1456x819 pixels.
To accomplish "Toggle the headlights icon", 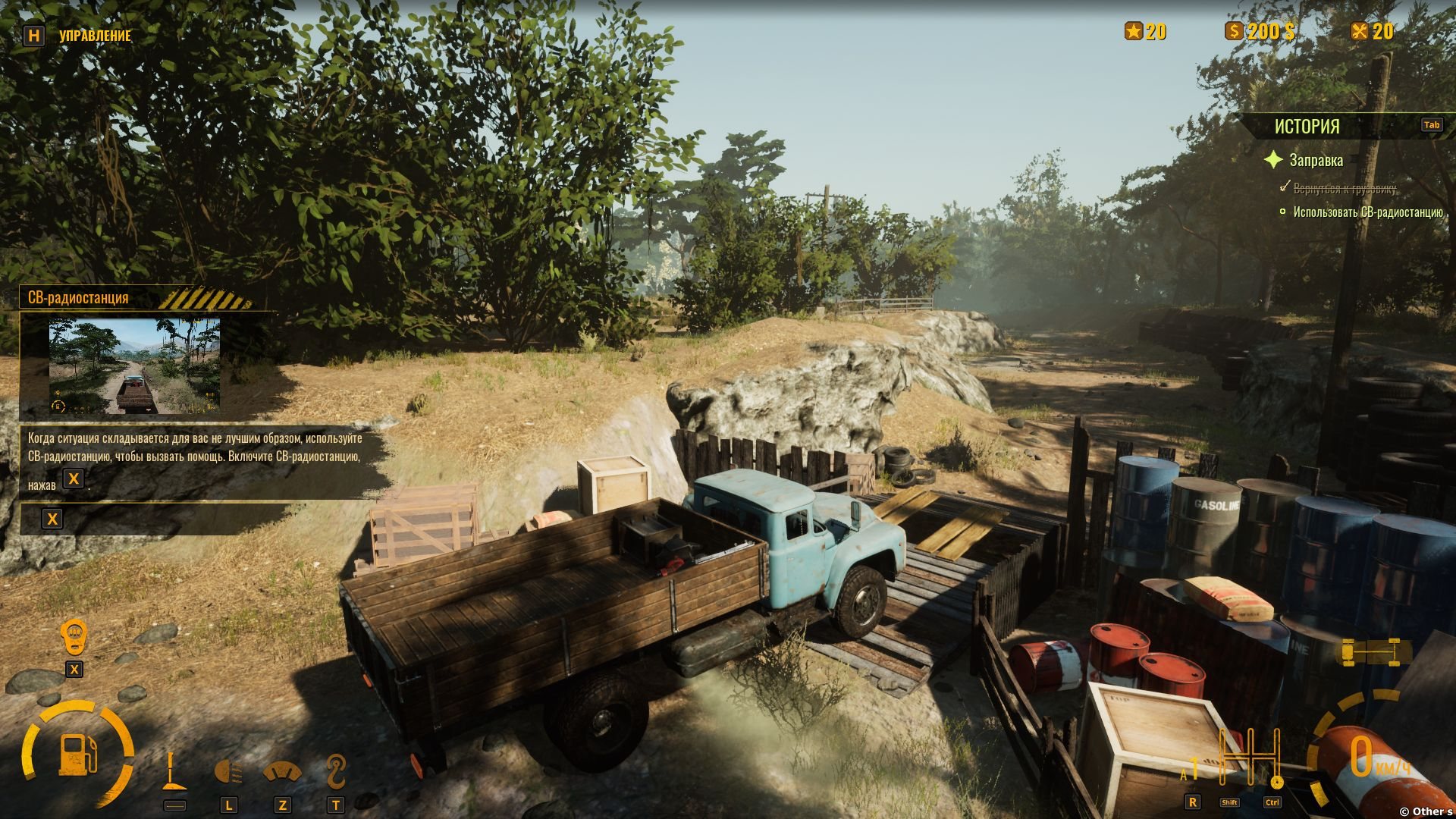I will (x=228, y=773).
